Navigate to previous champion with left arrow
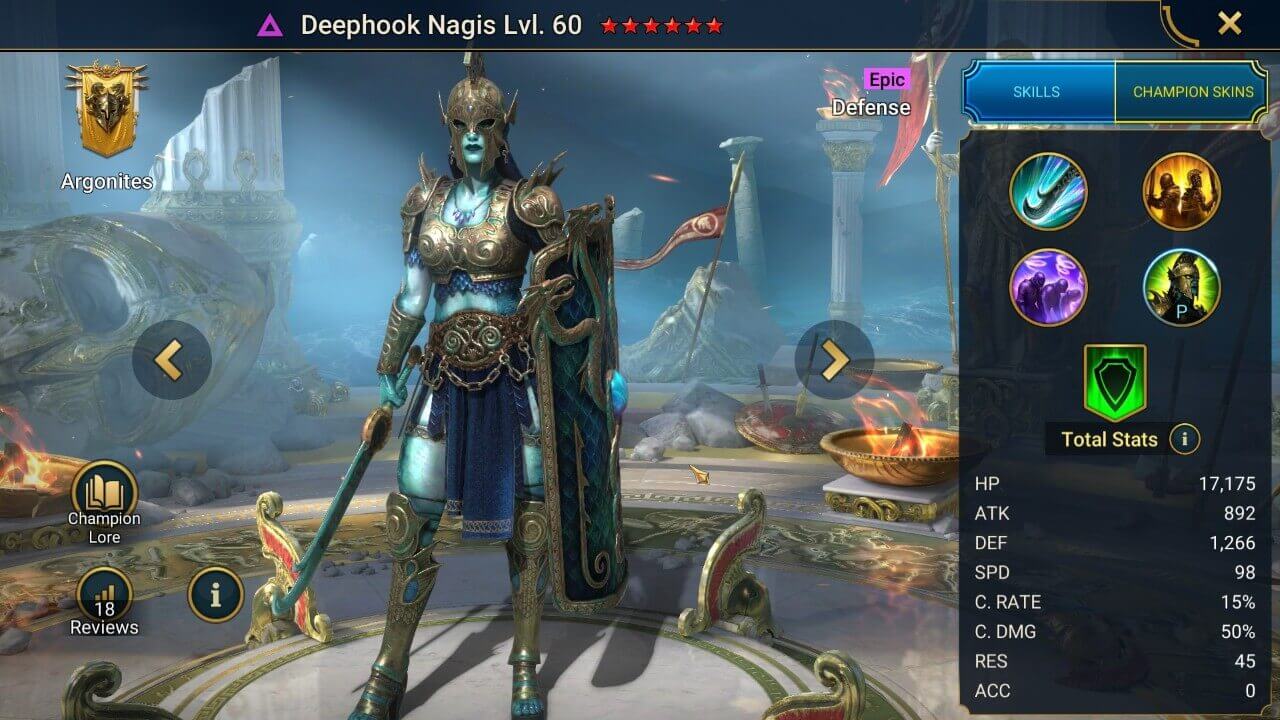1280x720 pixels. (x=170, y=360)
